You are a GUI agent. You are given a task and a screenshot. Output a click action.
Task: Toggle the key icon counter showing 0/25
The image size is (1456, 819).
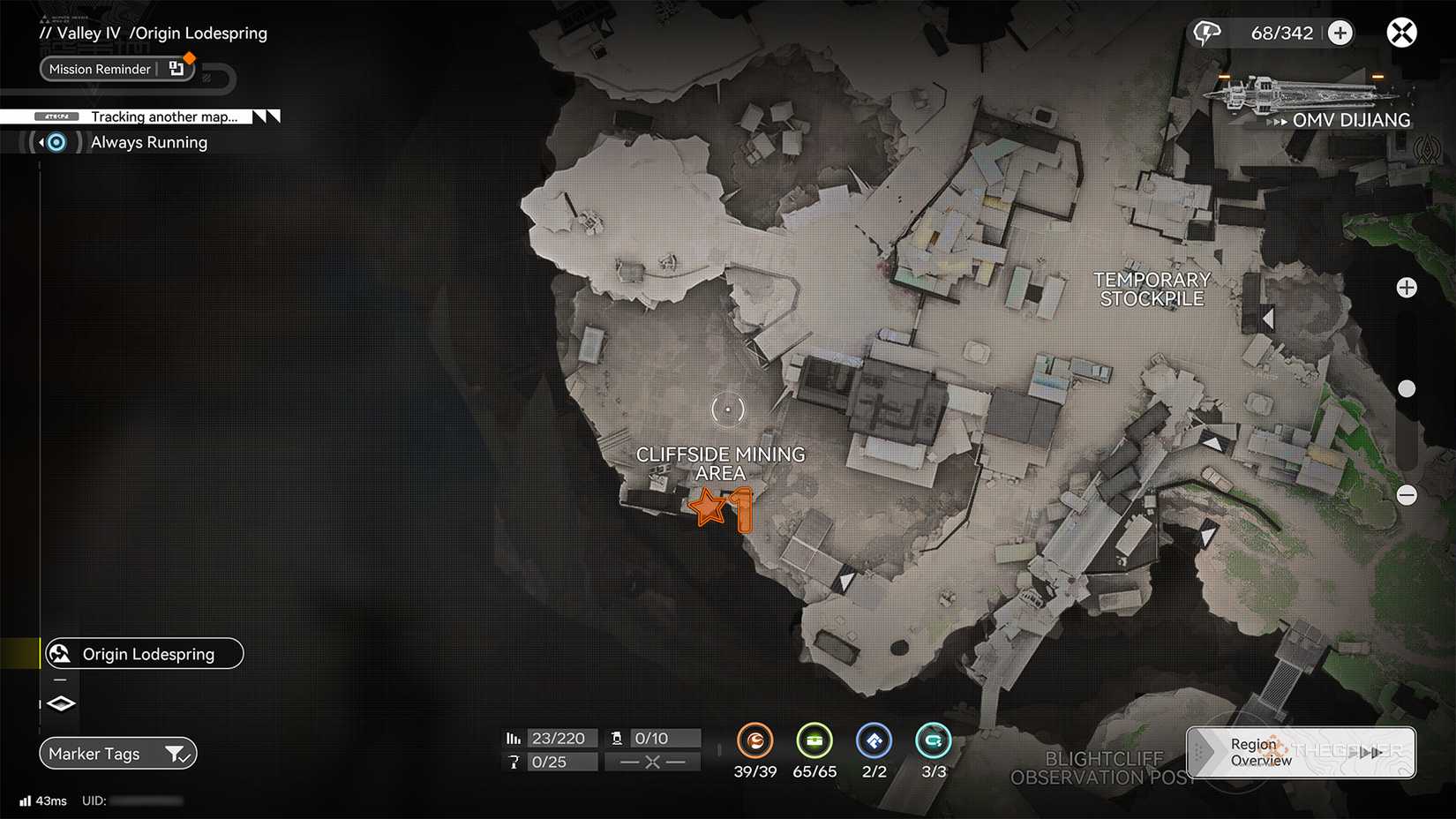coord(514,761)
